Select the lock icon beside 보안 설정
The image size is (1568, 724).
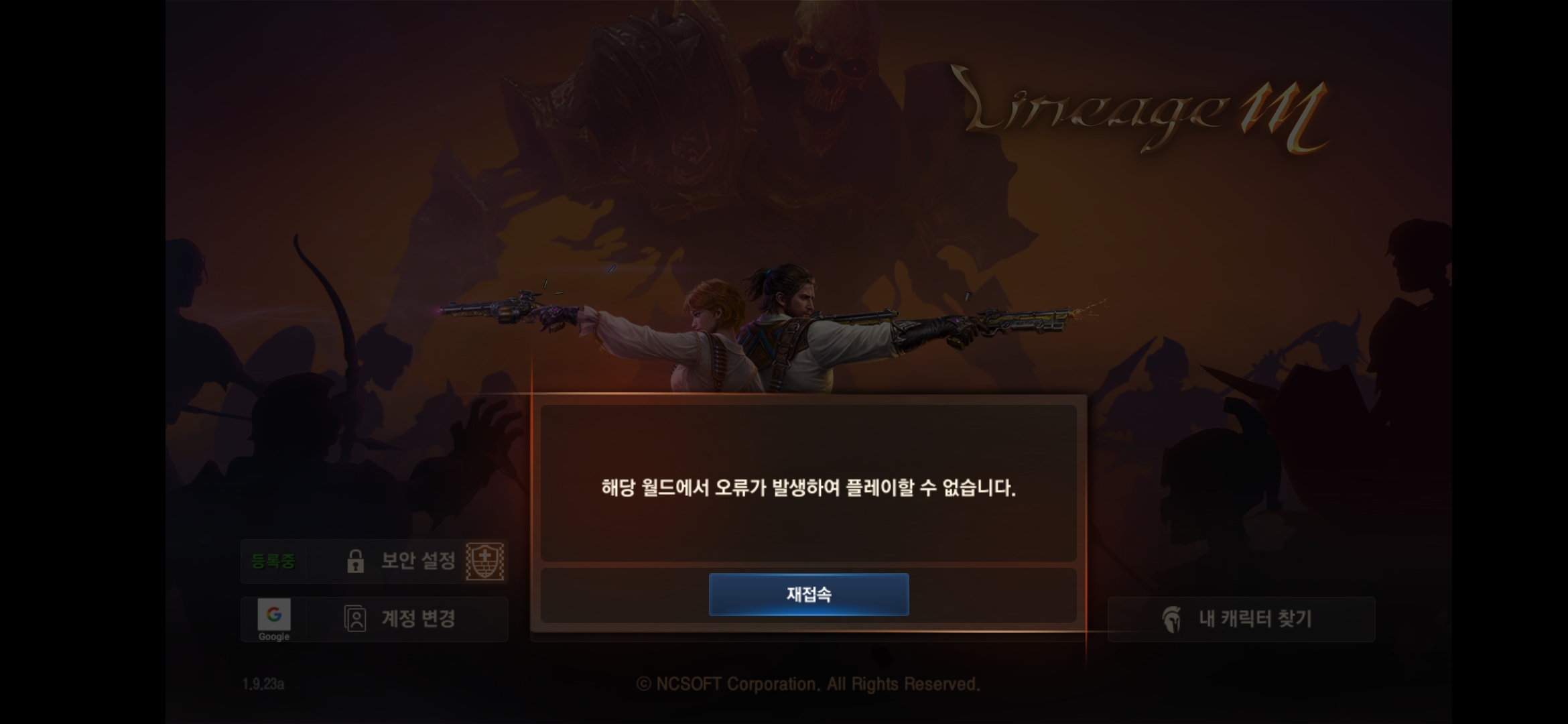point(355,562)
